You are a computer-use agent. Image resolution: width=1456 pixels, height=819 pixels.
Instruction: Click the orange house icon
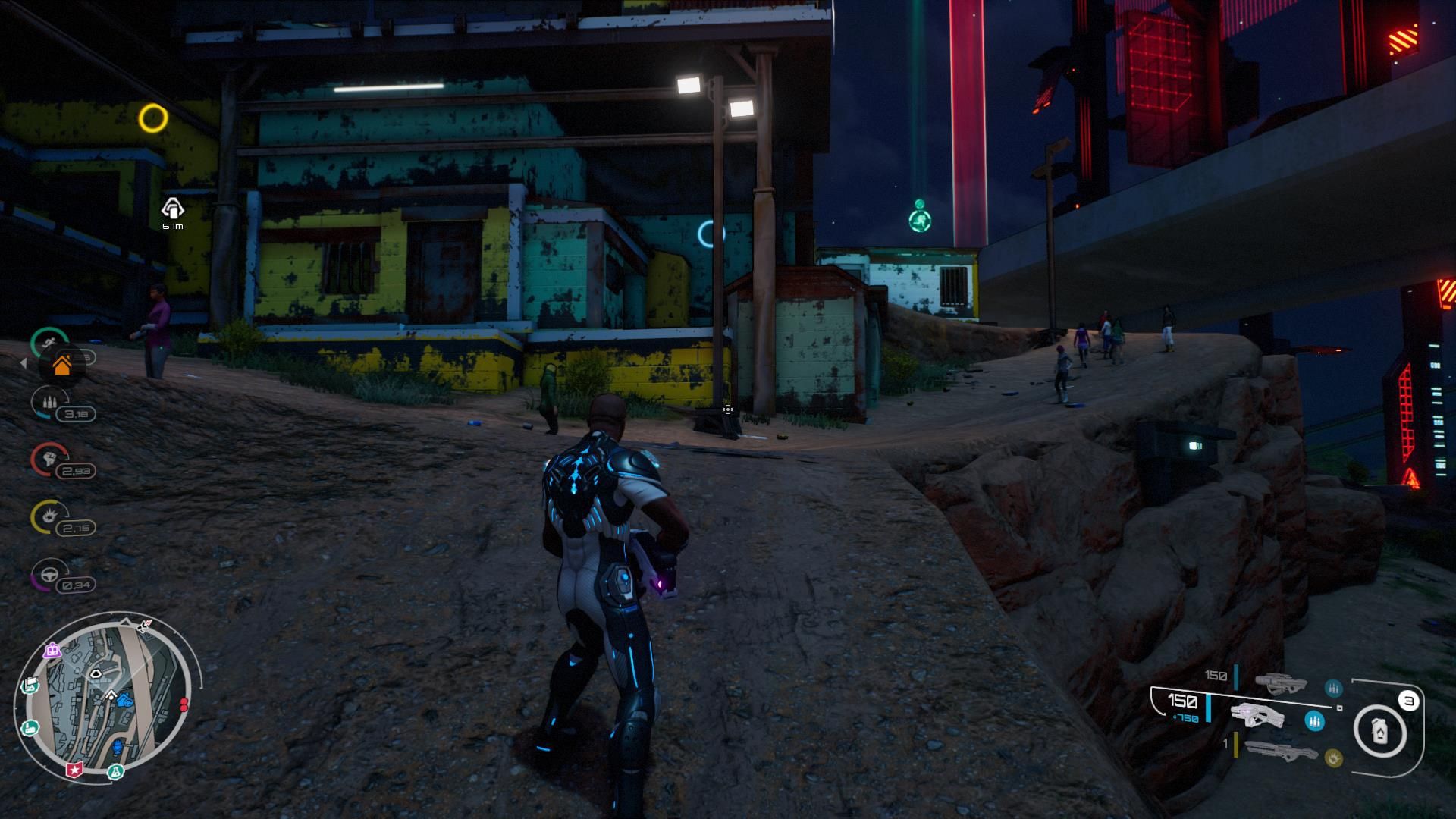[x=62, y=366]
